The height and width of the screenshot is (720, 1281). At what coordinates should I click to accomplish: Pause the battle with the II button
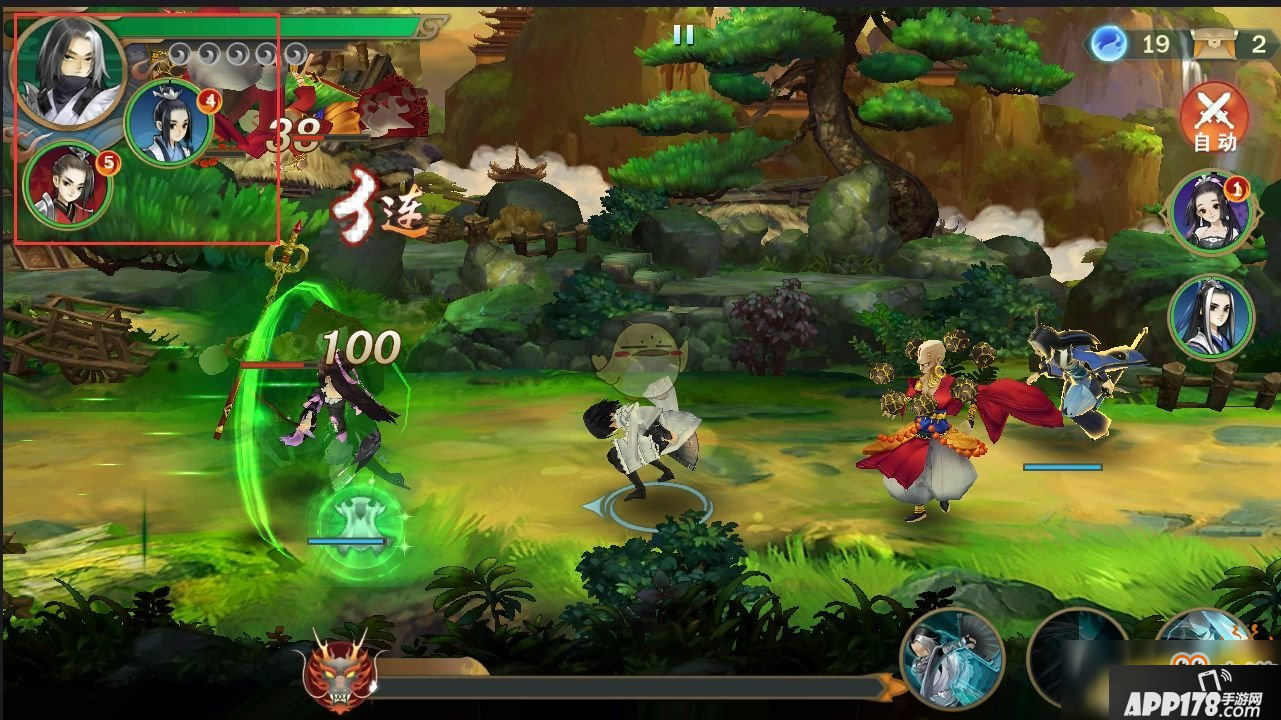(686, 36)
